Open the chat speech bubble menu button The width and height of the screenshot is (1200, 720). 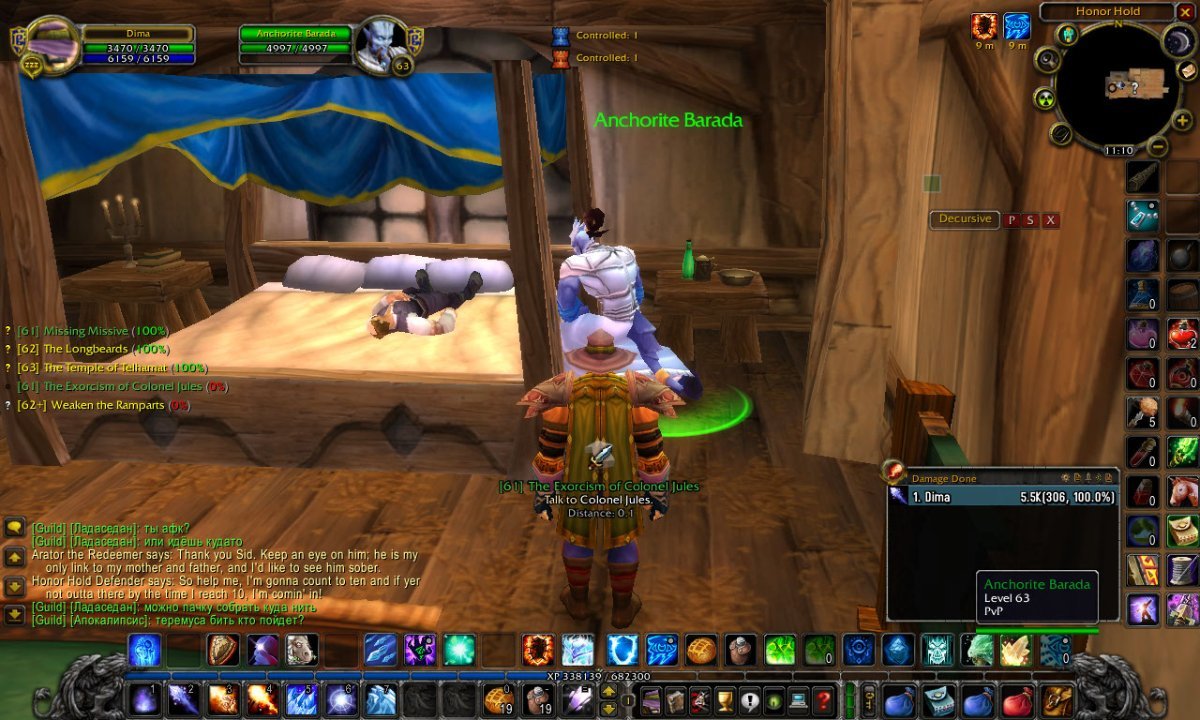(15, 527)
